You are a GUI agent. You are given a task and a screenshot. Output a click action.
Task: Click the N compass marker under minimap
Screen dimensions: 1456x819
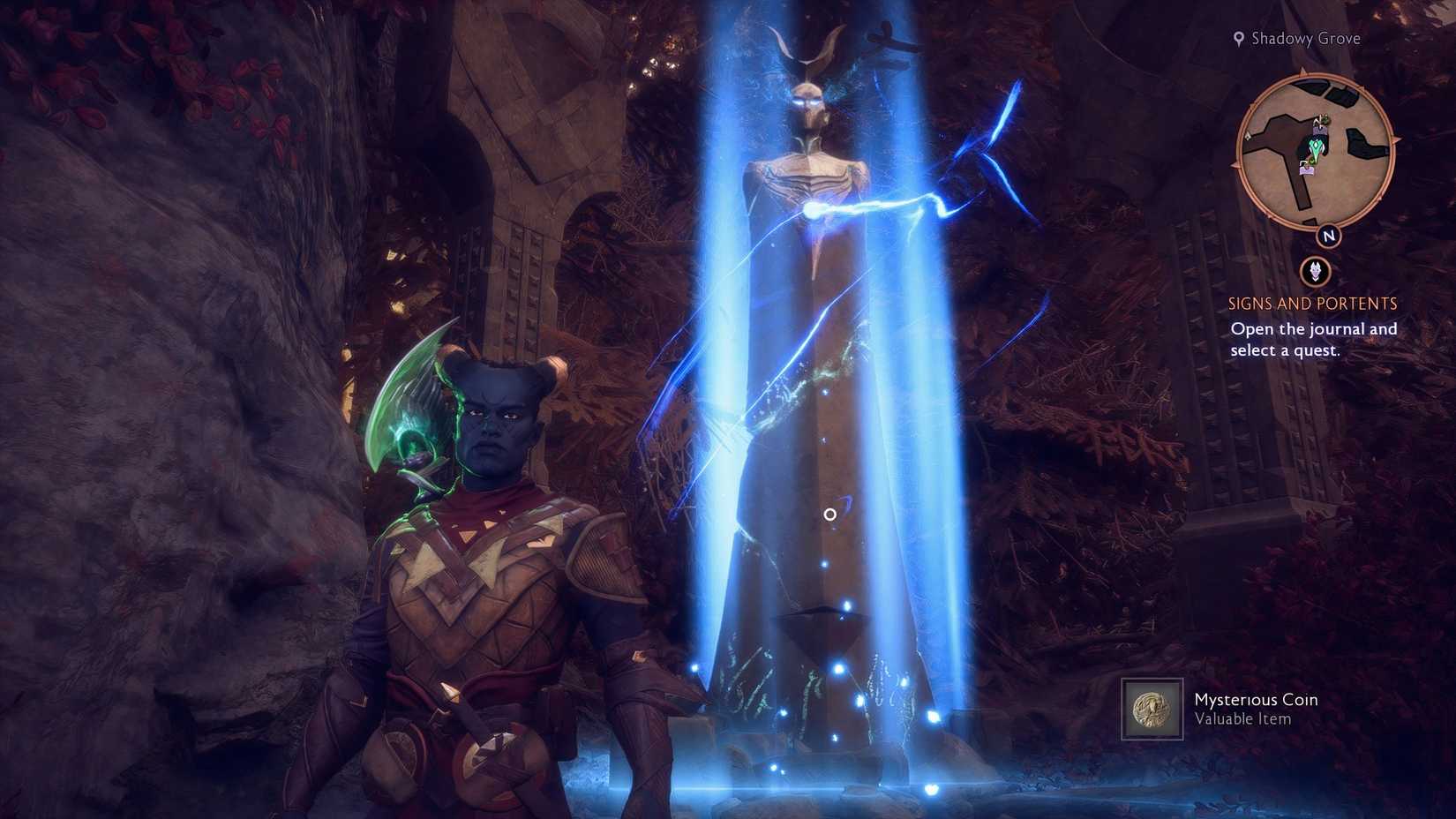coord(1329,236)
